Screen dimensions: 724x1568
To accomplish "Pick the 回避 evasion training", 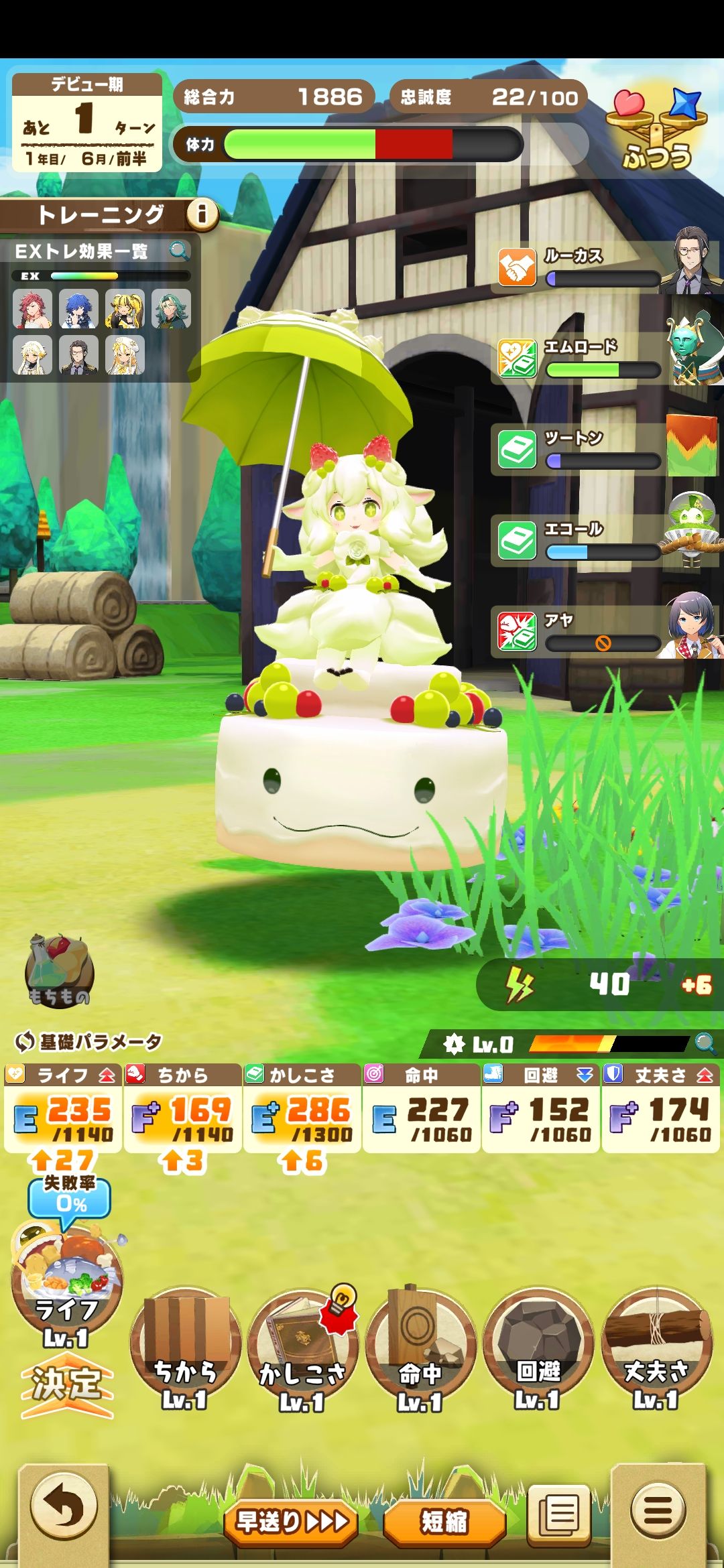I will pyautogui.click(x=538, y=1347).
